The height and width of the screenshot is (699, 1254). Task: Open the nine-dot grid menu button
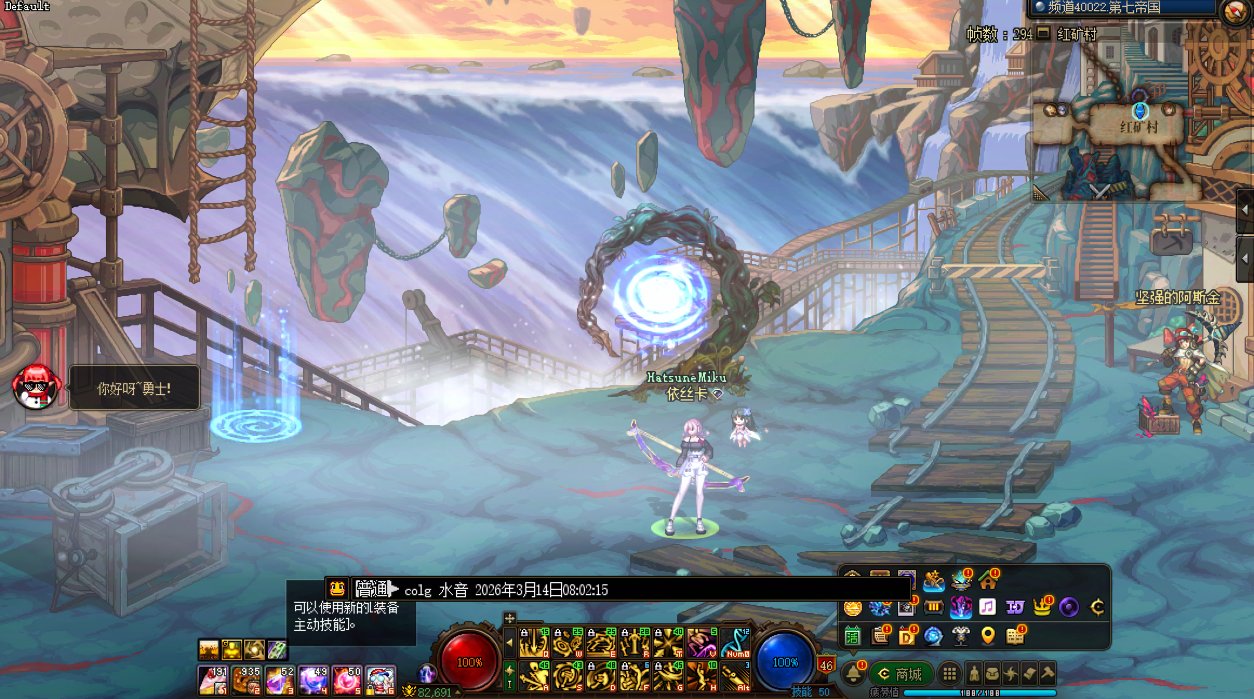coord(950,674)
